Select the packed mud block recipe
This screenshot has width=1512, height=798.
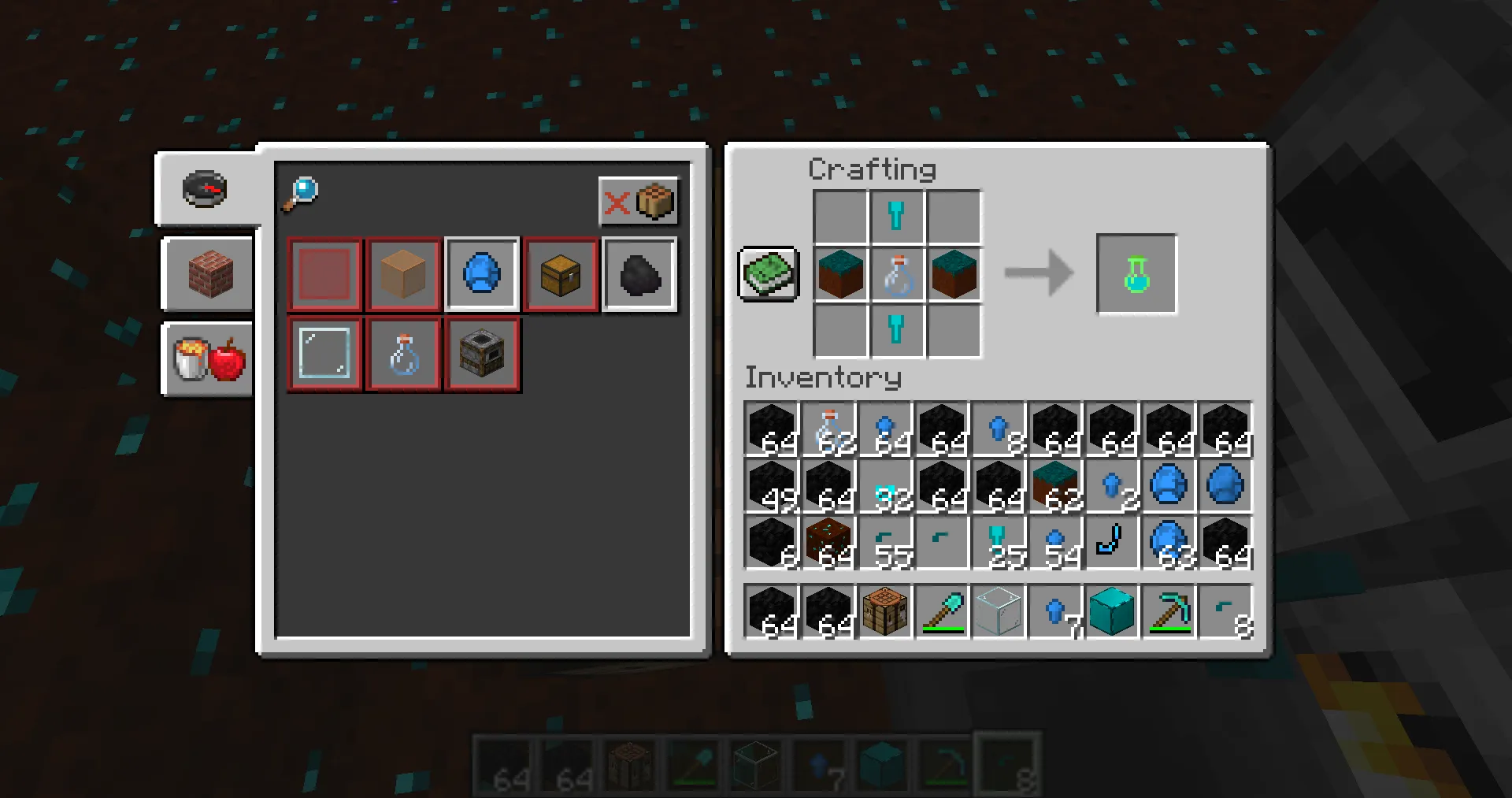point(402,274)
